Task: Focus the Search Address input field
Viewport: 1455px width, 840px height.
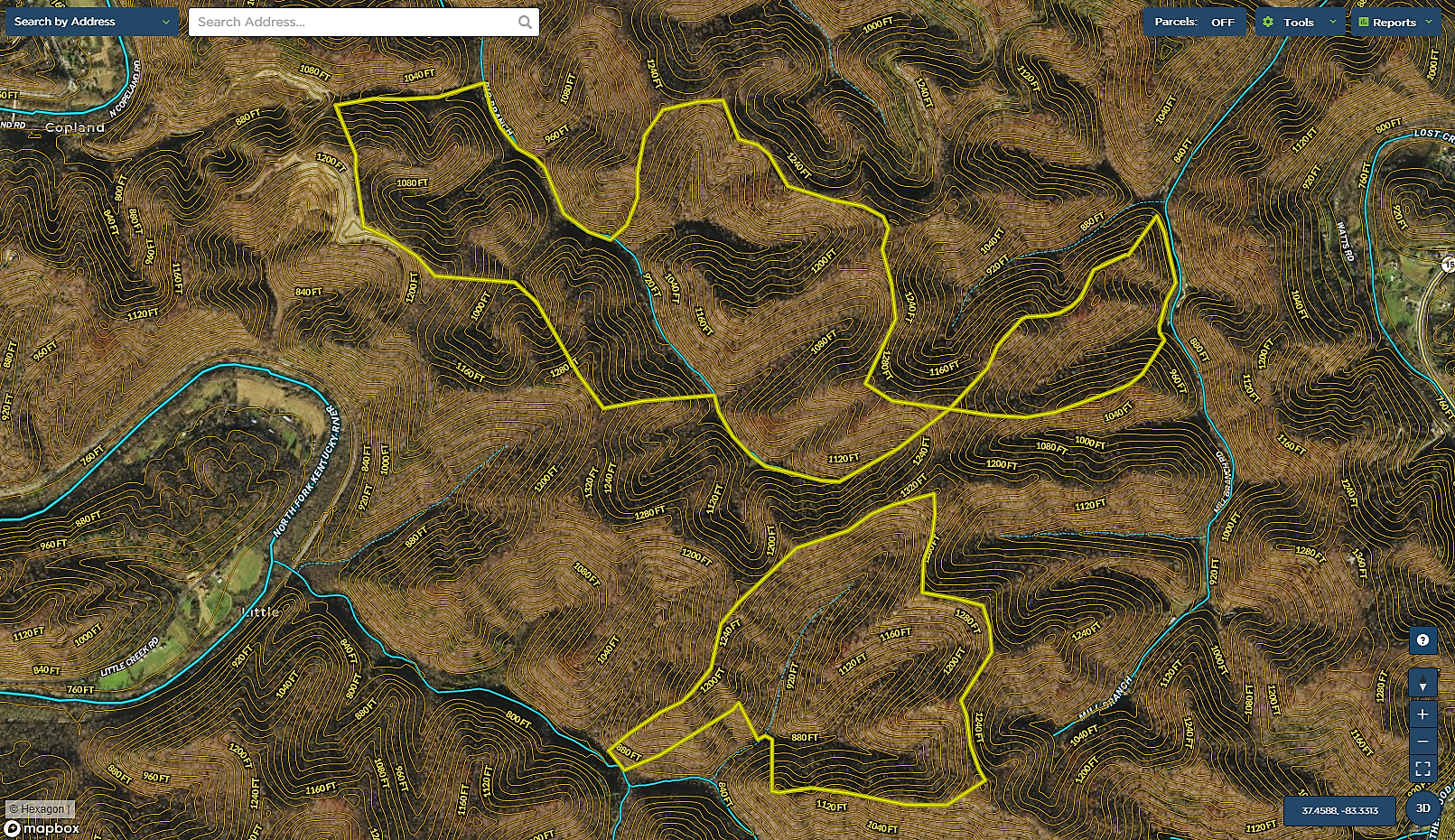Action: 352,22
